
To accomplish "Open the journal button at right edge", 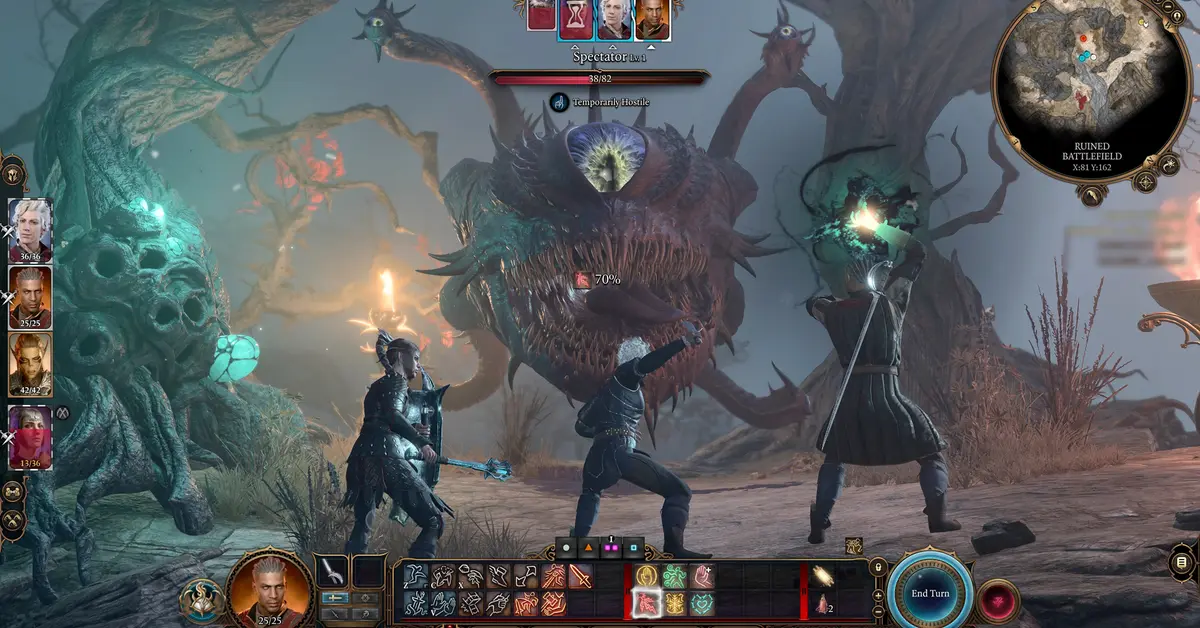I will click(x=1183, y=561).
